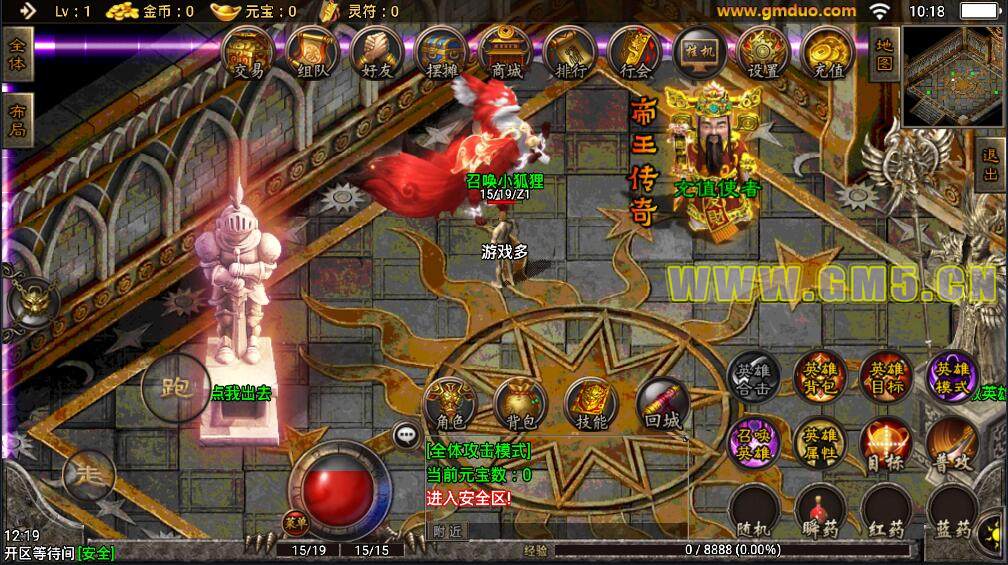Use the 瞬药 instant potion slot
The width and height of the screenshot is (1008, 565).
pos(819,512)
